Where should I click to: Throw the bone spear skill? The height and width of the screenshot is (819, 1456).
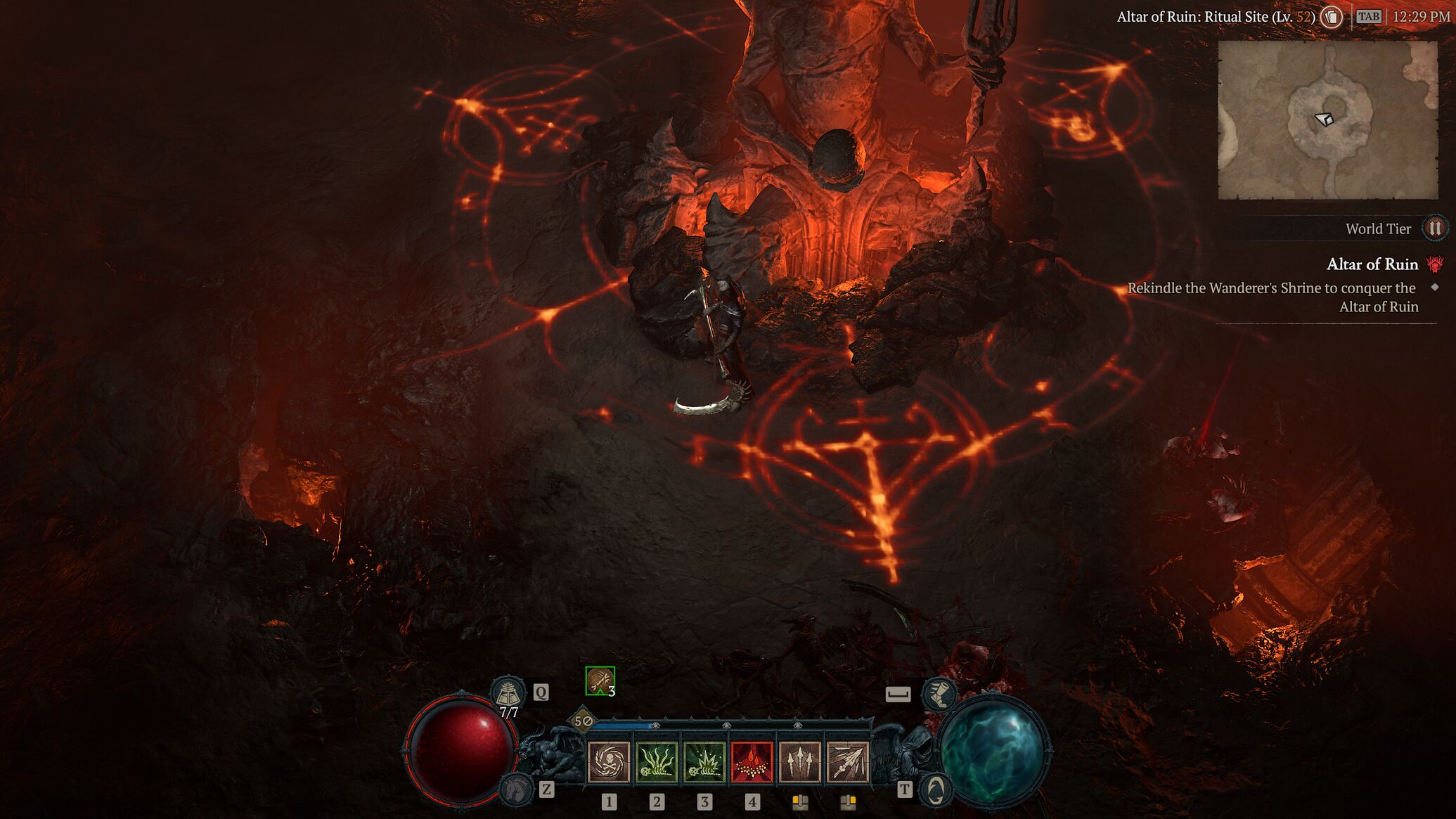coord(847,762)
